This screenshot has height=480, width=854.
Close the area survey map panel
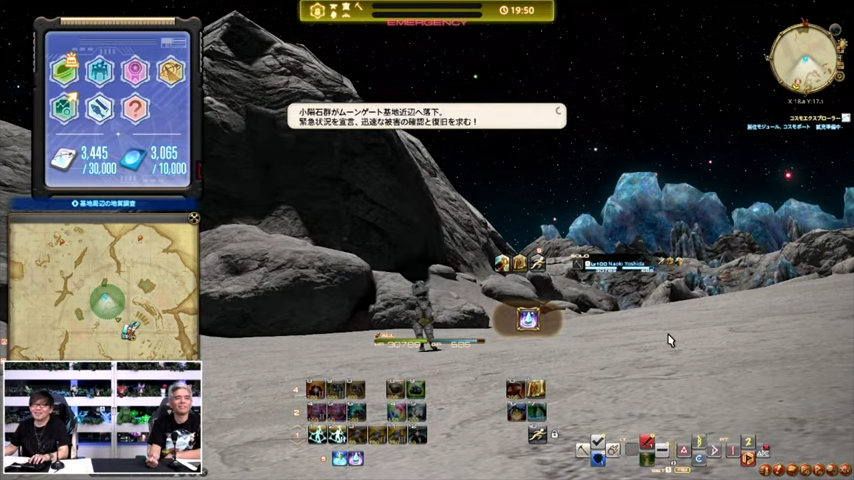point(194,217)
